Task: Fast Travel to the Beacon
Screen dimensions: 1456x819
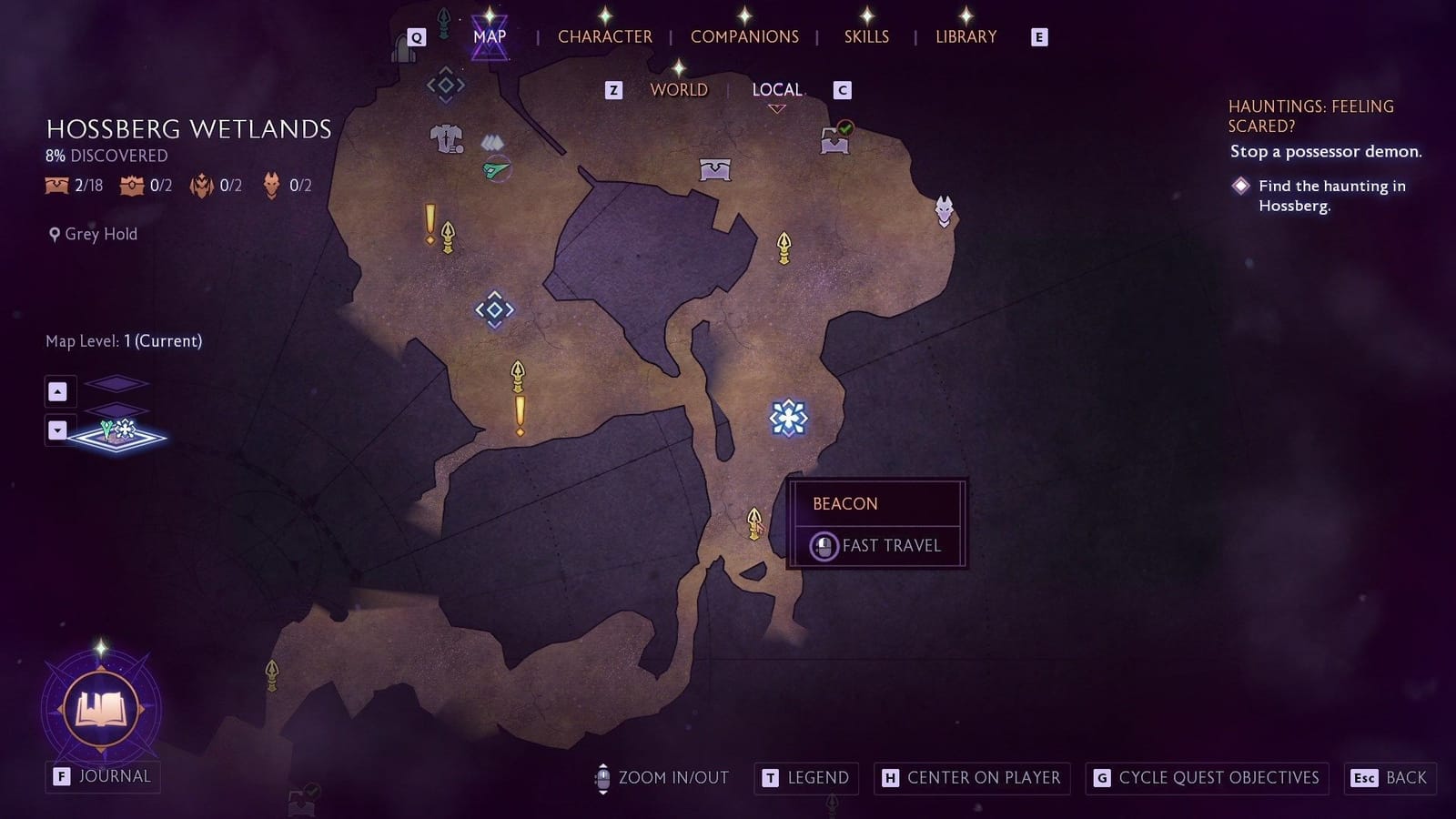Action: 876,545
